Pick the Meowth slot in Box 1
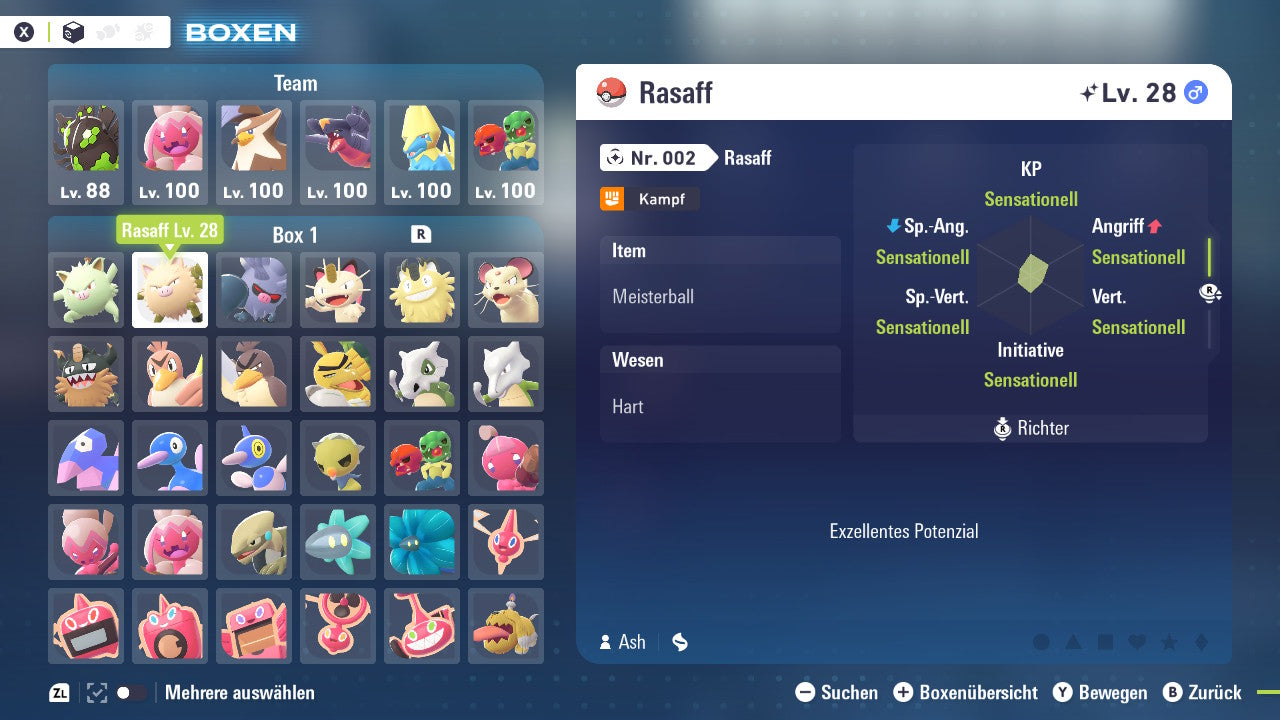Image resolution: width=1280 pixels, height=720 pixels. tap(338, 290)
